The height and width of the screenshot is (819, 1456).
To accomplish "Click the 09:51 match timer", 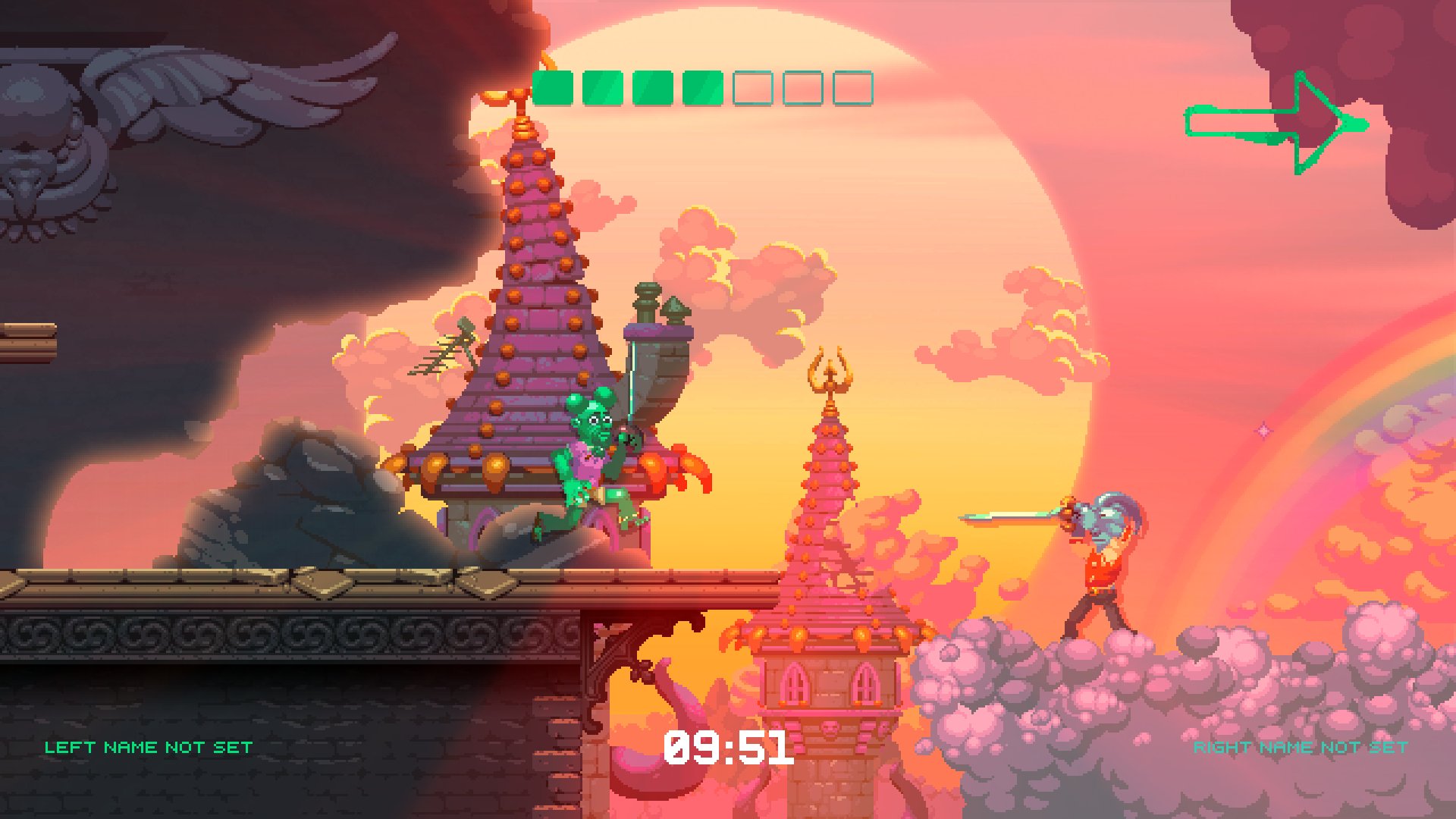I will [x=730, y=750].
